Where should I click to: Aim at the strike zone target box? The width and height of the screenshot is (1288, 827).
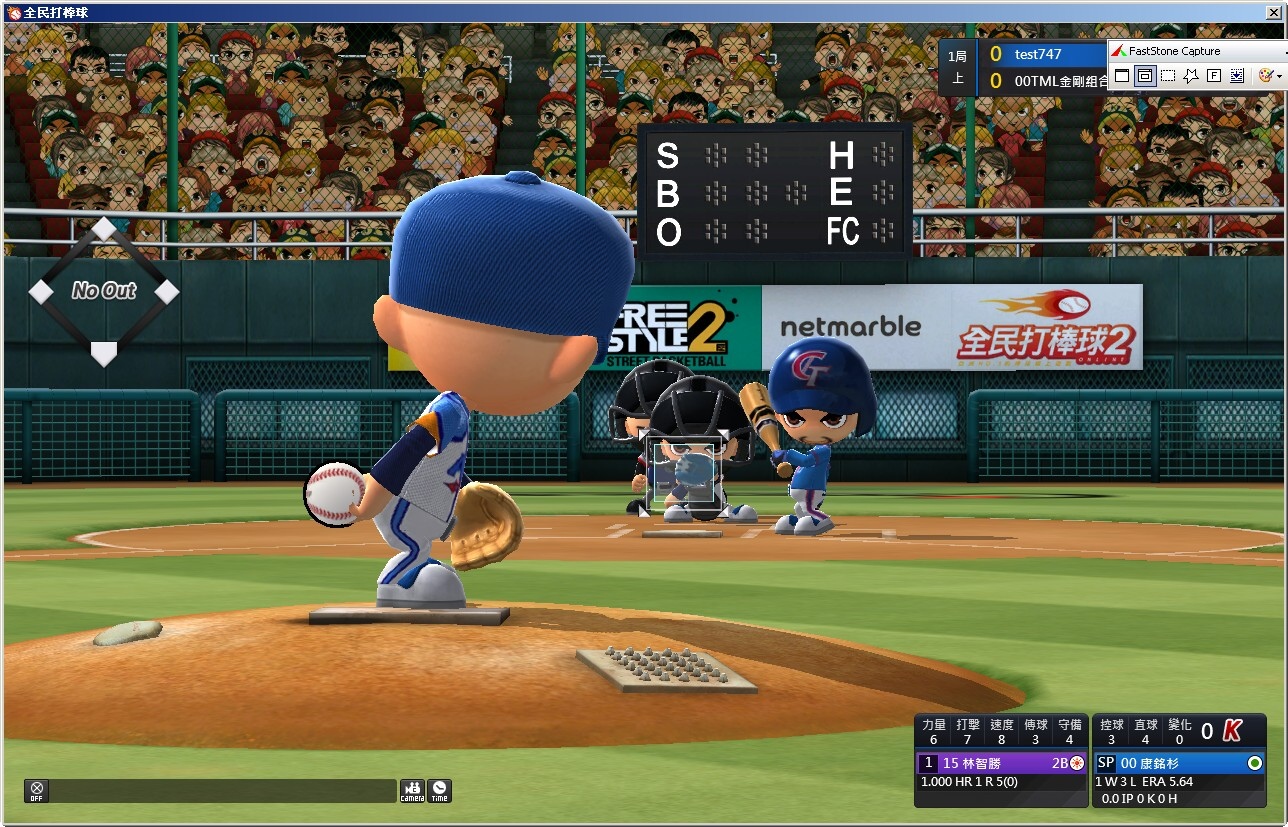(685, 471)
